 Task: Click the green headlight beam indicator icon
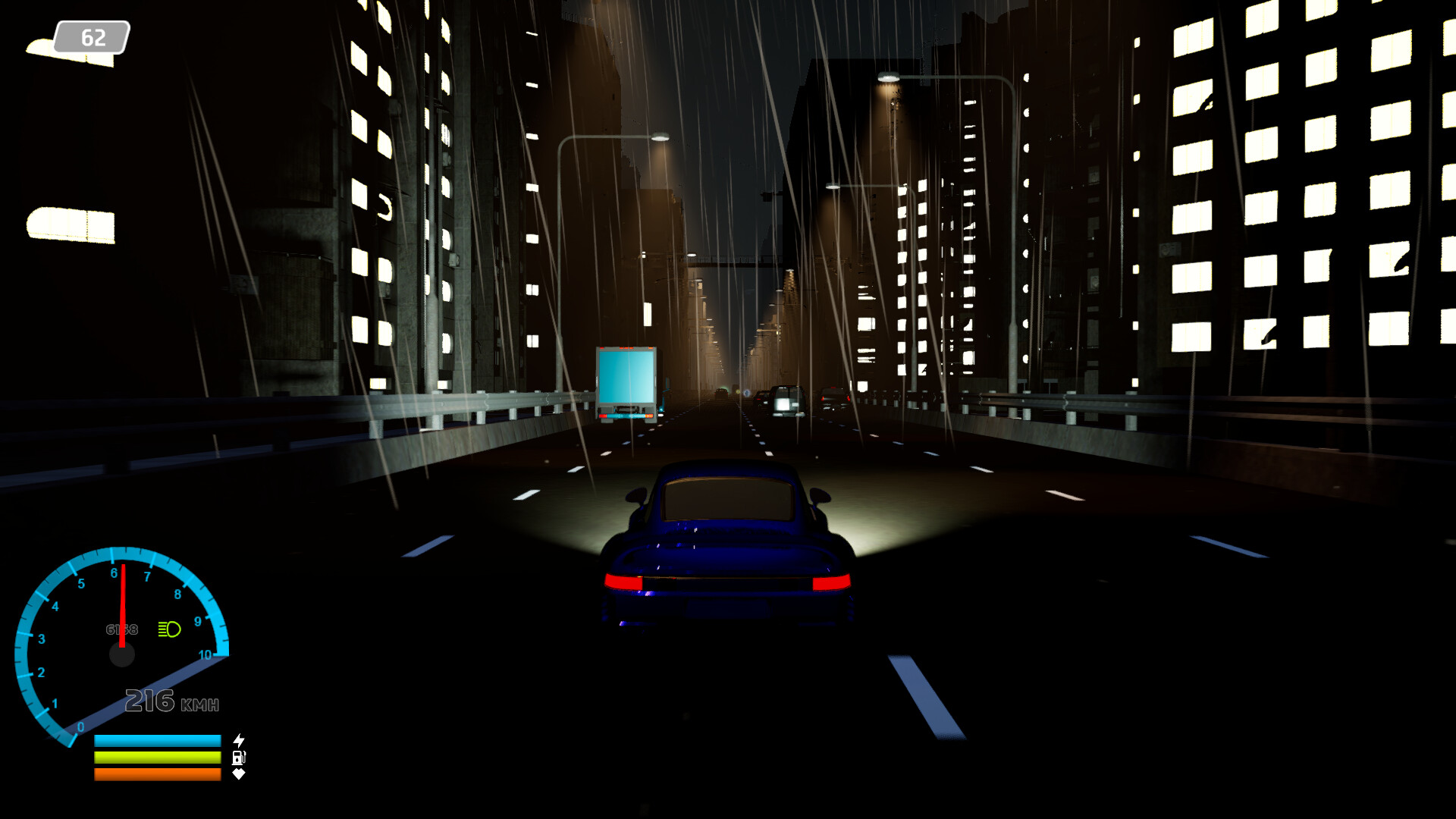[x=168, y=629]
